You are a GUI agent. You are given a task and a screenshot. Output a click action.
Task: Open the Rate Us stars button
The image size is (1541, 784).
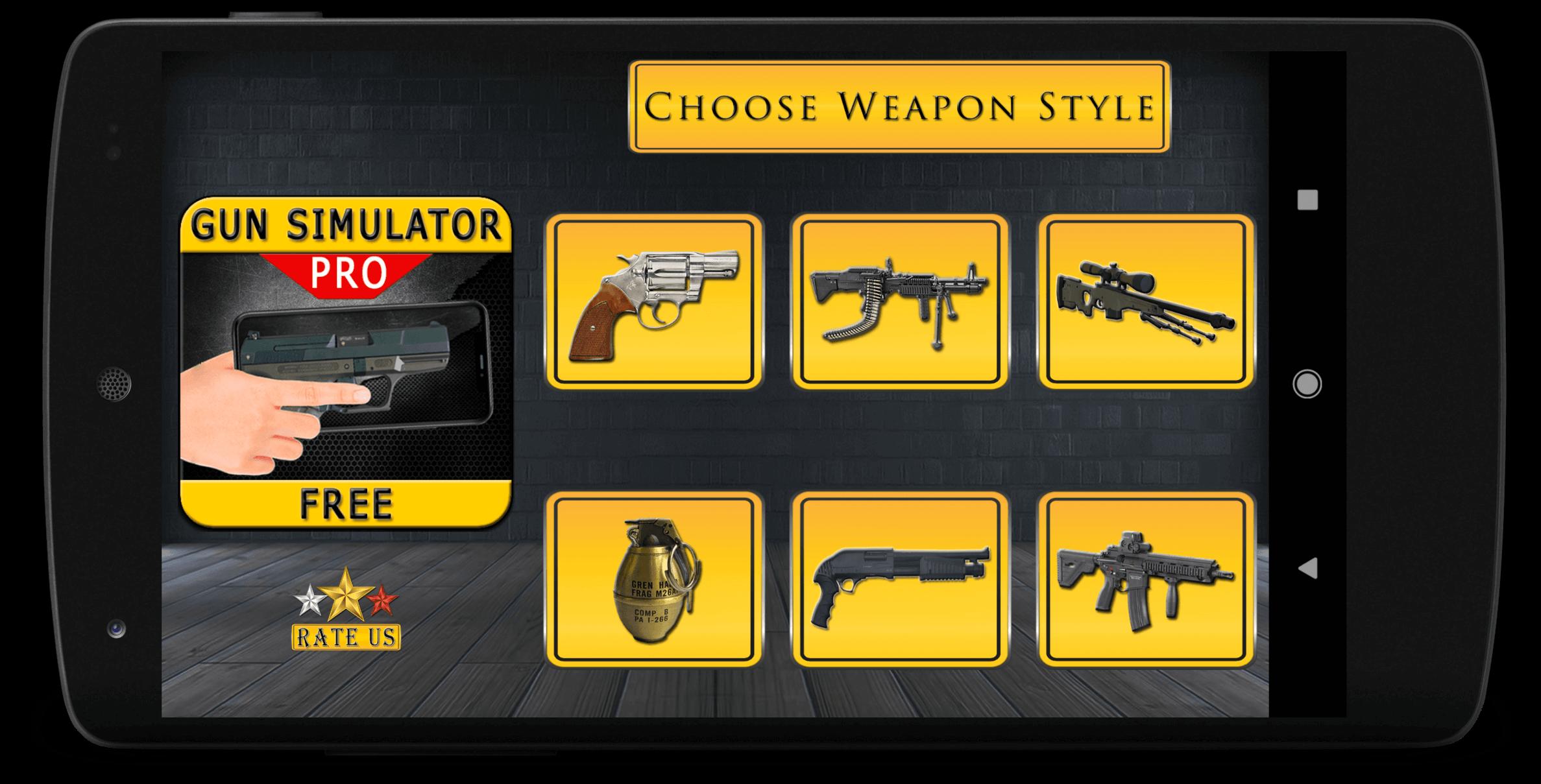coord(346,610)
